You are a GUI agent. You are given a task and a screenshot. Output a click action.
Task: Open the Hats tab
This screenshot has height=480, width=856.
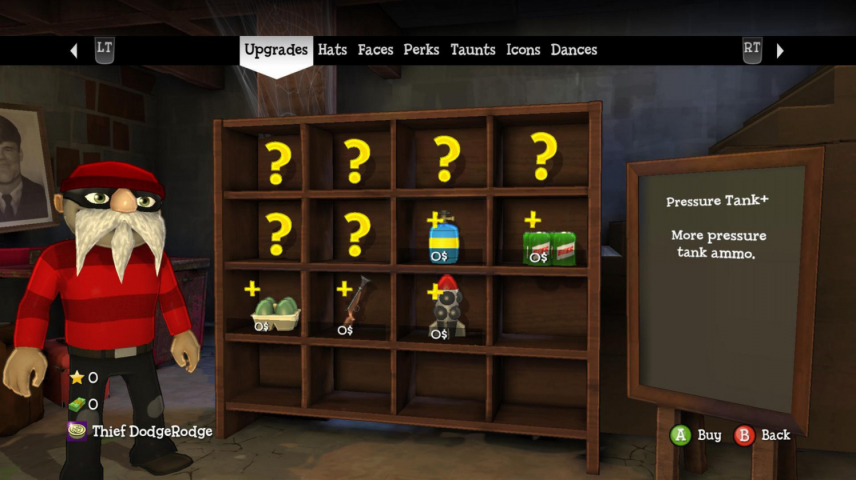click(x=332, y=50)
